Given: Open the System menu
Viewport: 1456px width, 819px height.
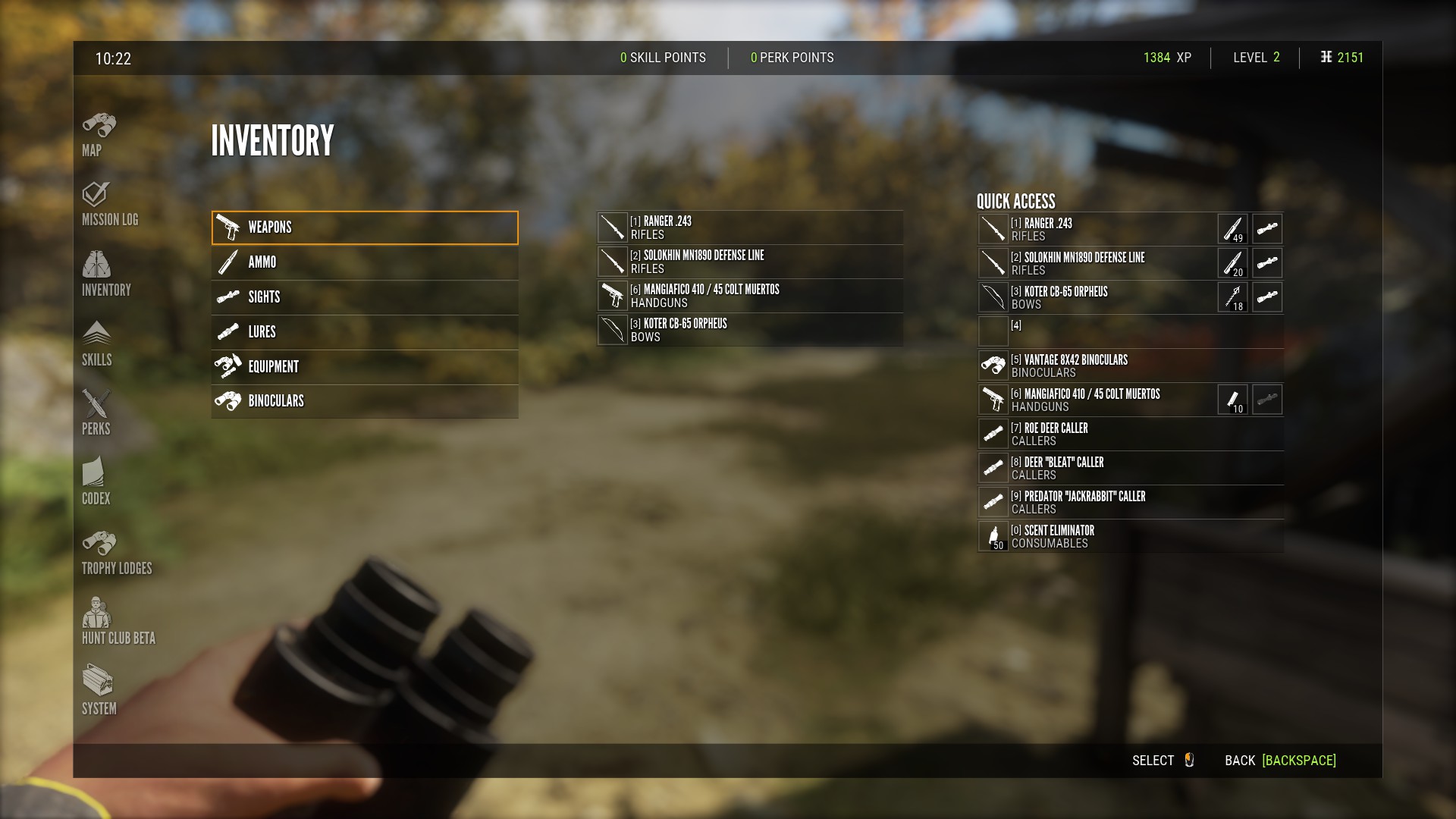Looking at the screenshot, I should 99,692.
